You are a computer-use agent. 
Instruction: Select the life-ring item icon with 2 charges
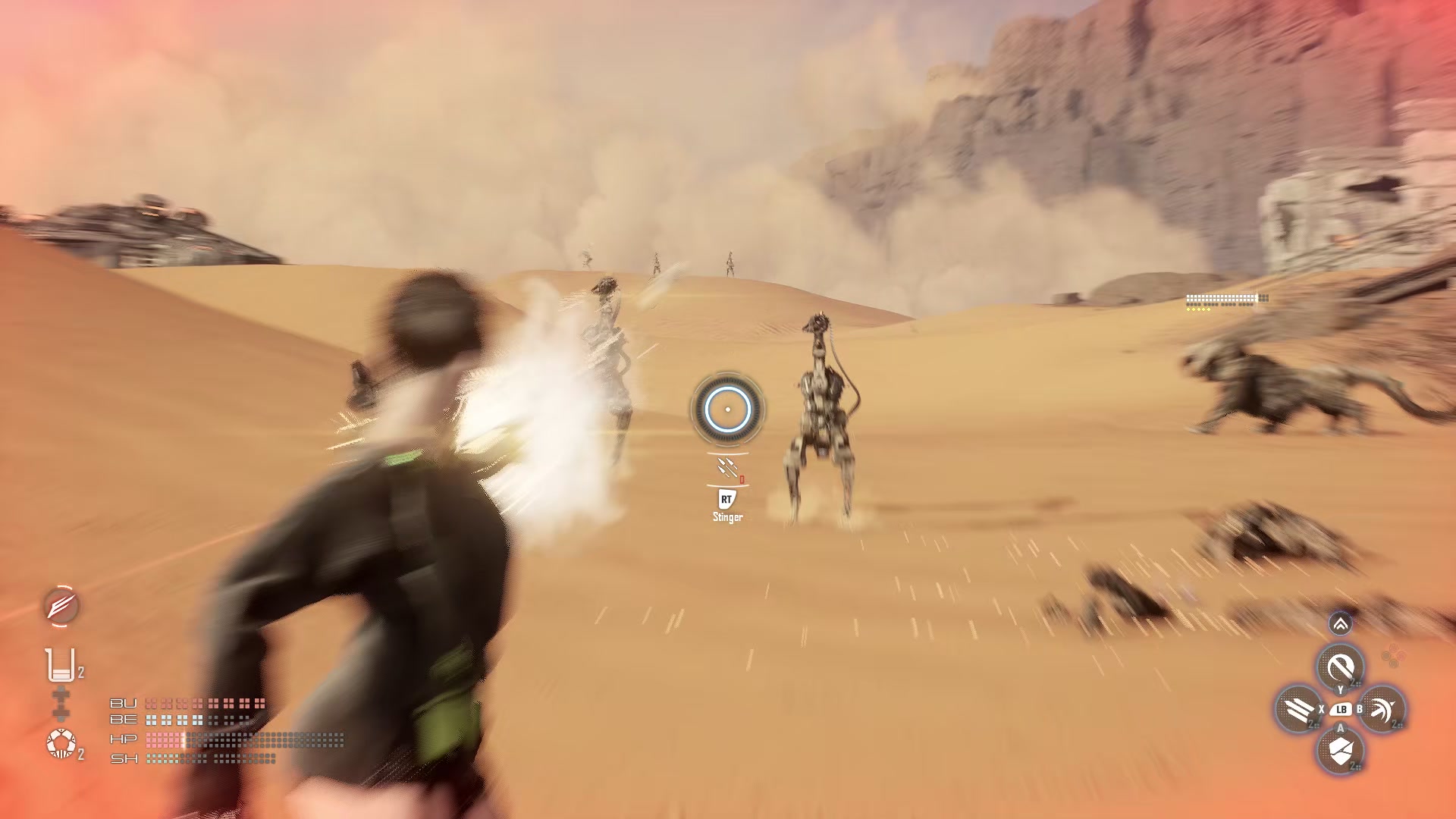coord(60,742)
